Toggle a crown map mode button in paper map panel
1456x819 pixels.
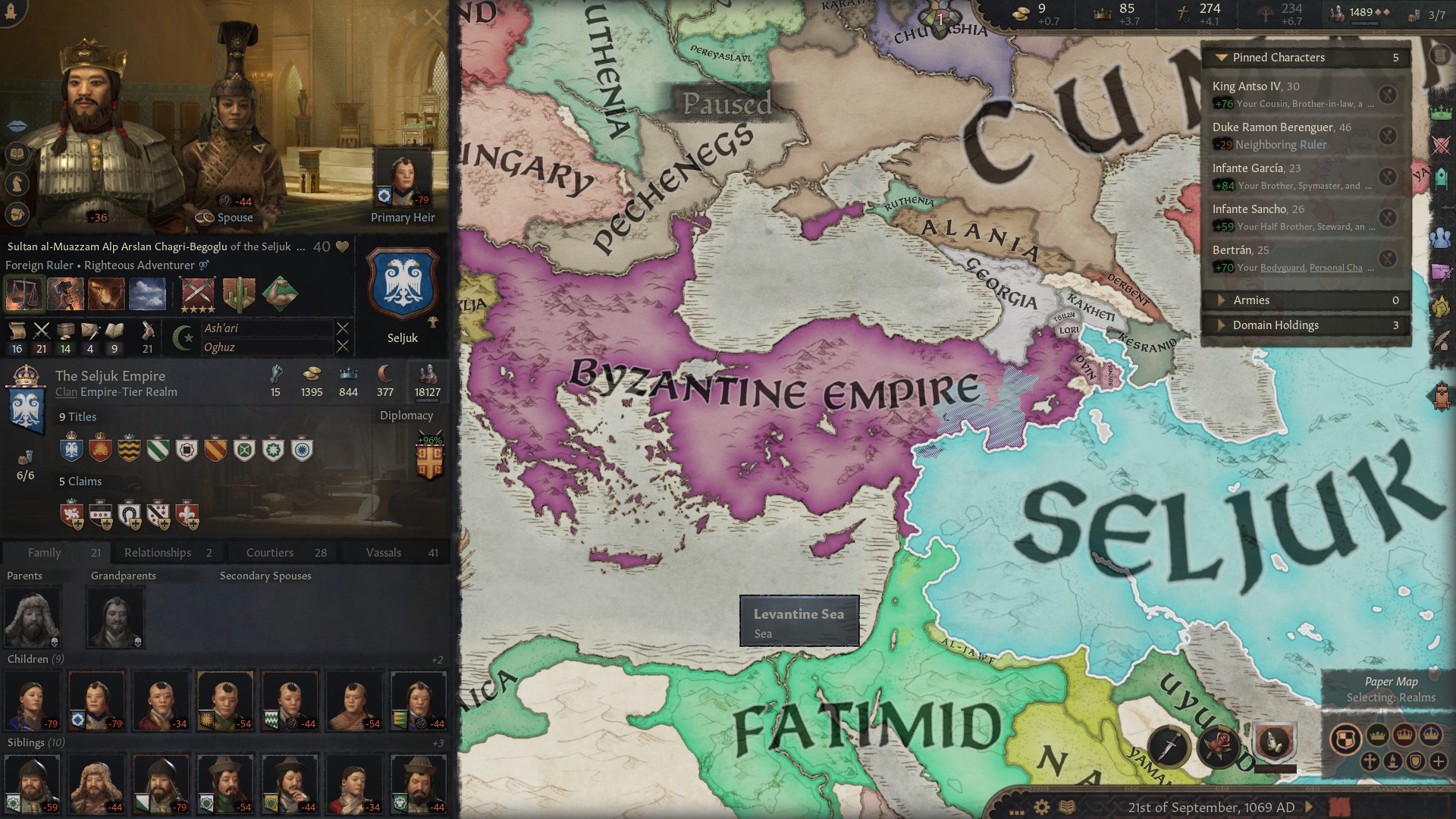(x=1376, y=736)
